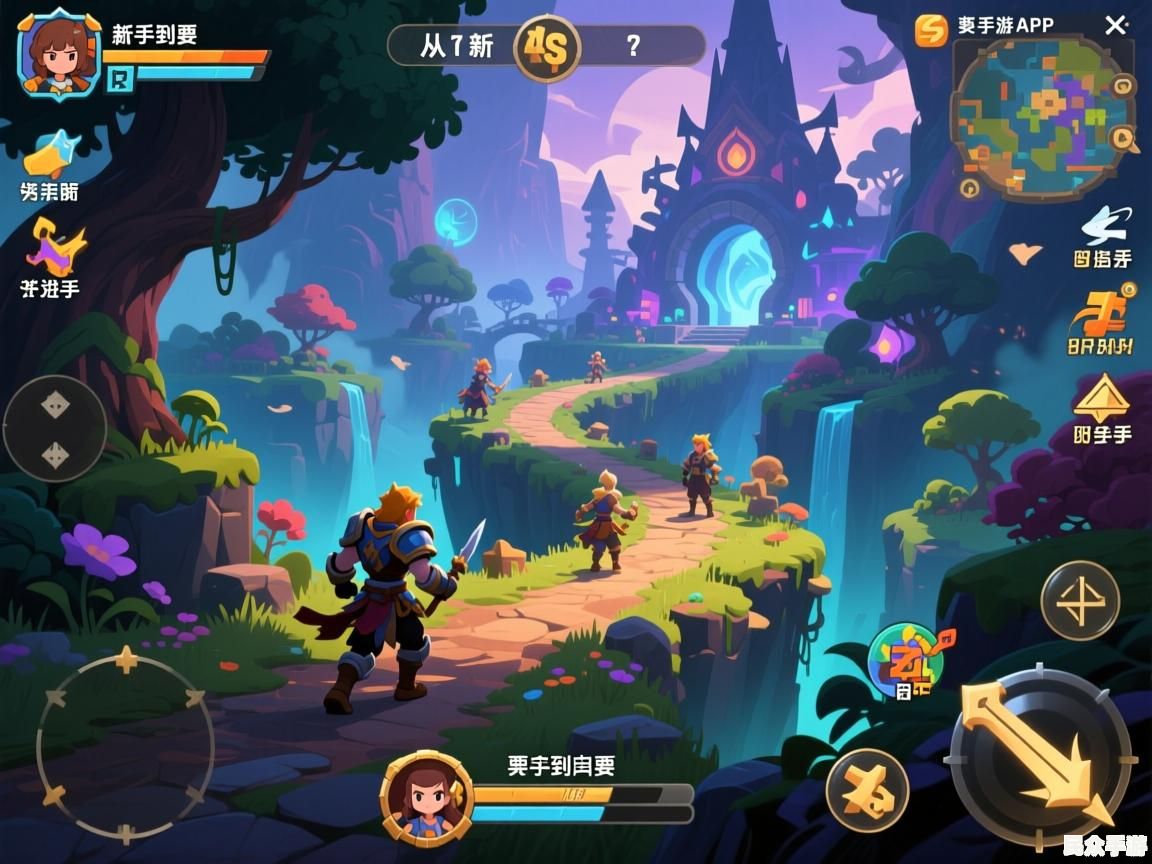Click the gold 4S emblem at top centre
The height and width of the screenshot is (864, 1152).
[x=546, y=47]
